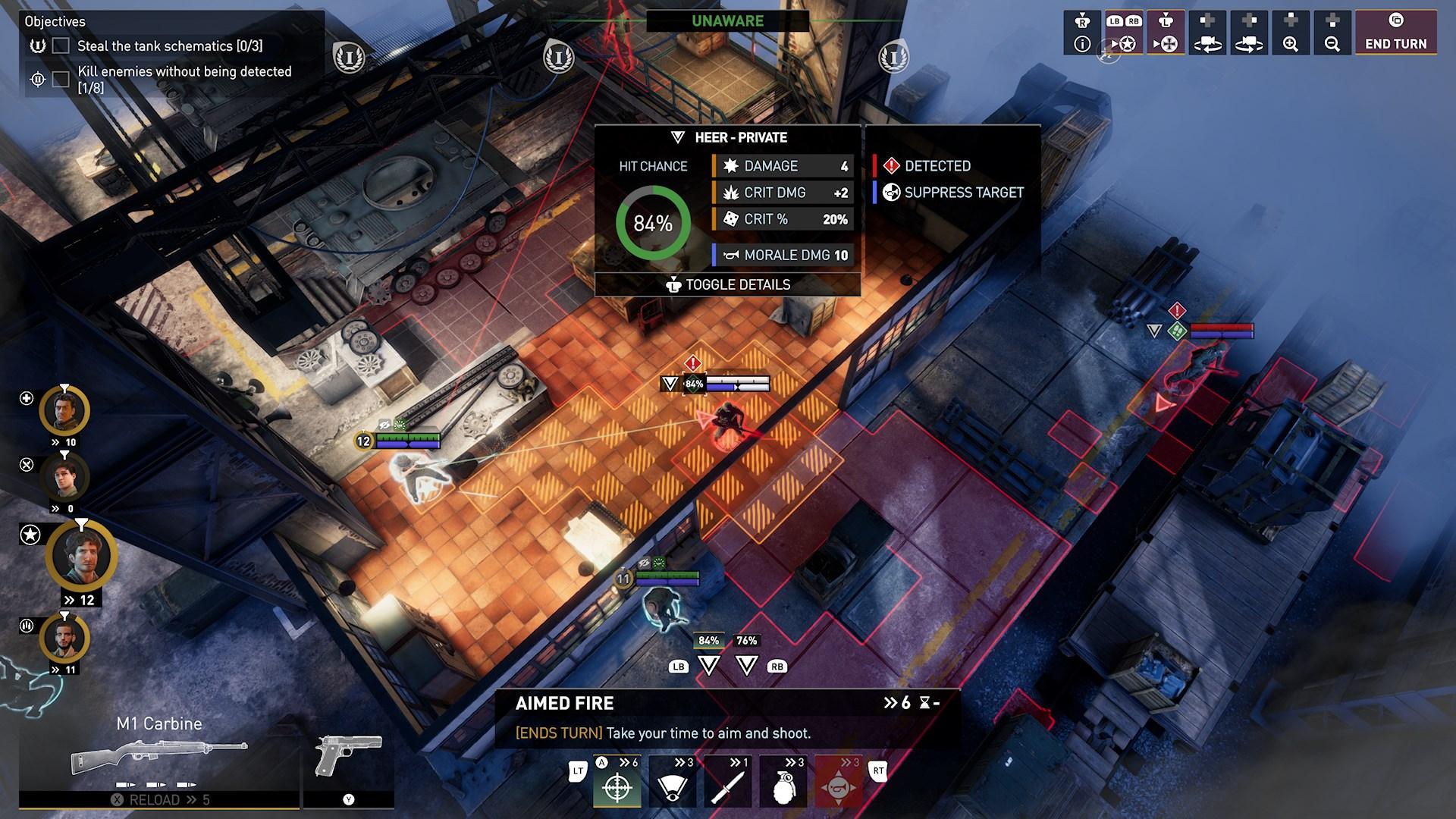Check the Steal tank schematics objective

pos(60,46)
